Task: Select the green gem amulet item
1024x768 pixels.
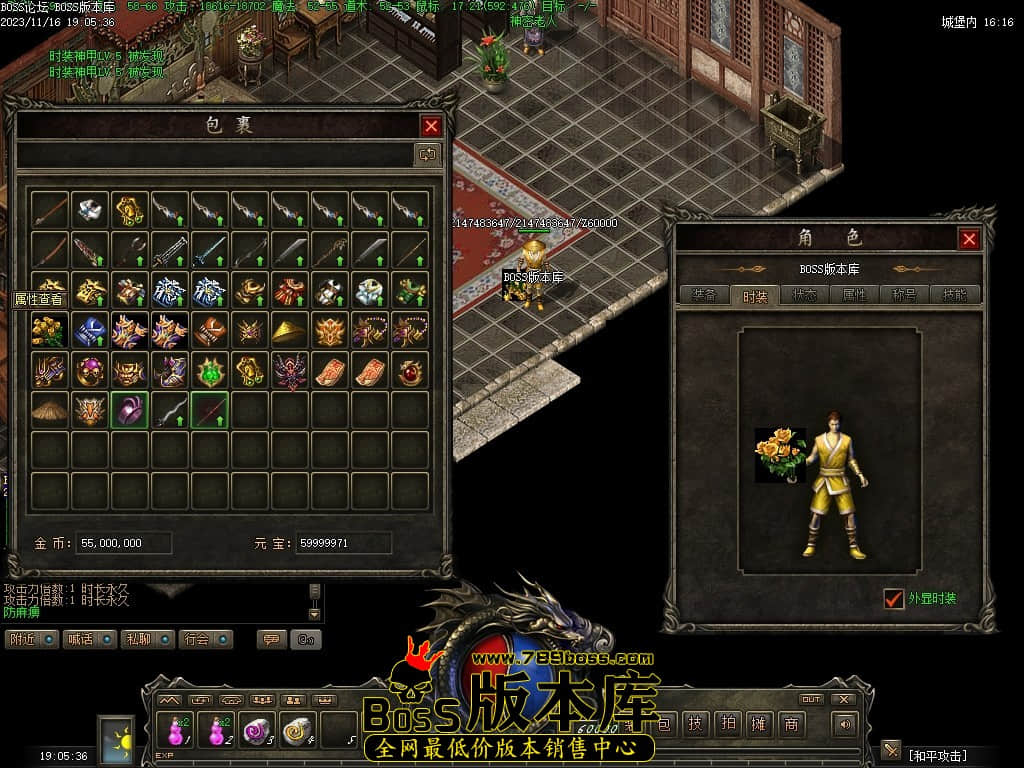Action: (210, 369)
